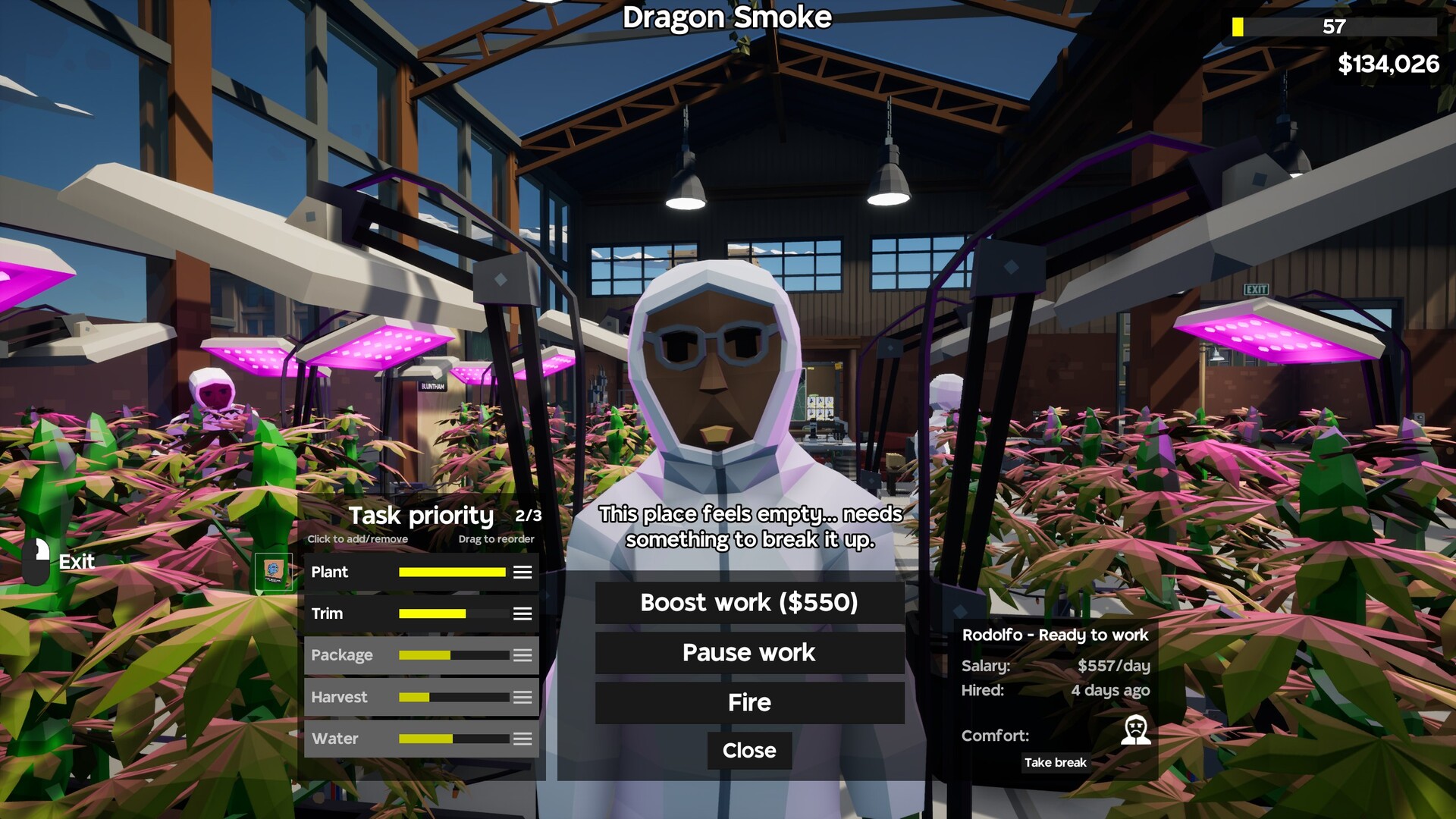The height and width of the screenshot is (819, 1456).
Task: Click Fire to dismiss Rodolfo
Action: [x=748, y=702]
